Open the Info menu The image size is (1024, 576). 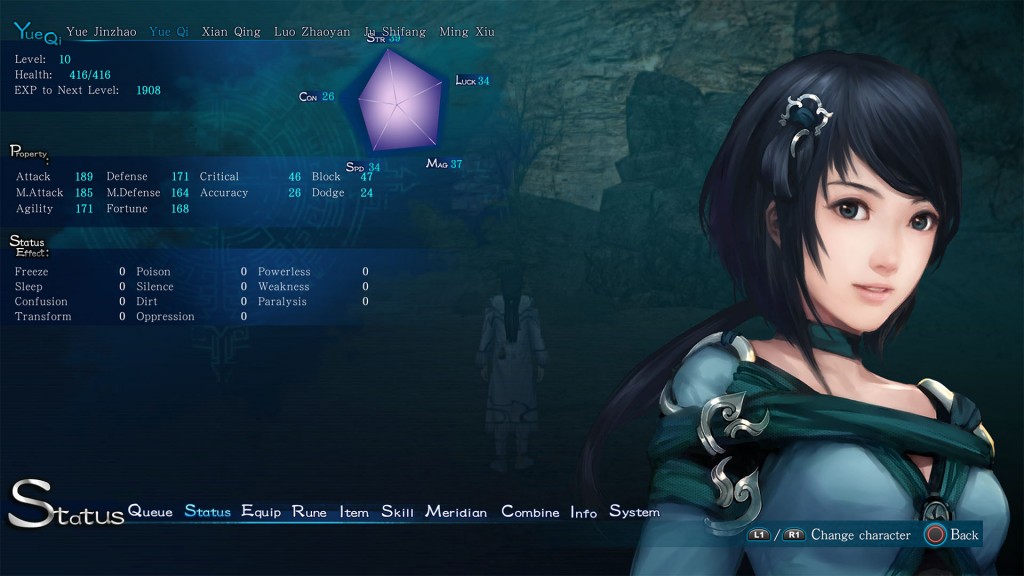click(x=583, y=512)
